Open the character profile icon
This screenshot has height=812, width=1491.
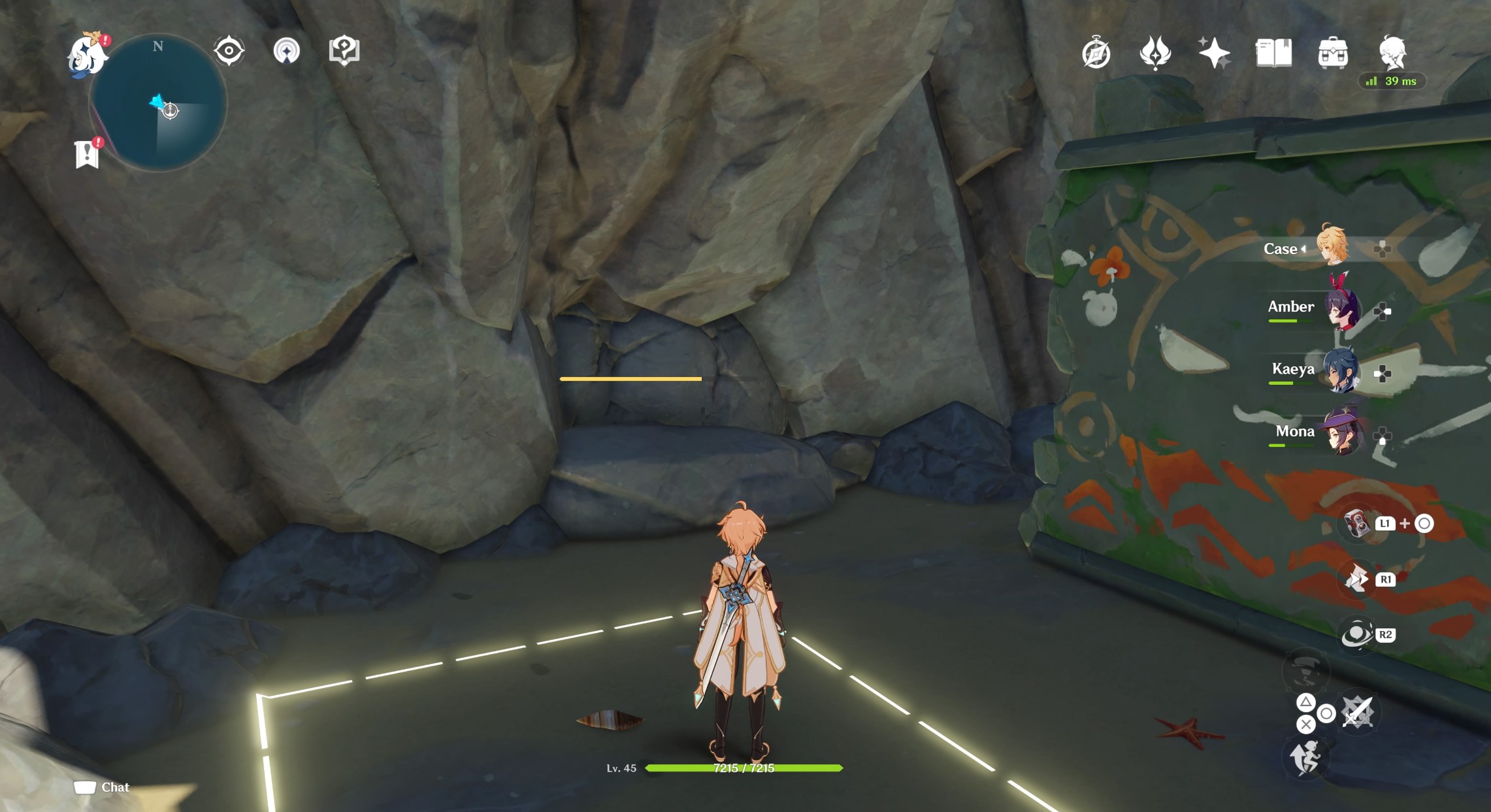click(1392, 52)
